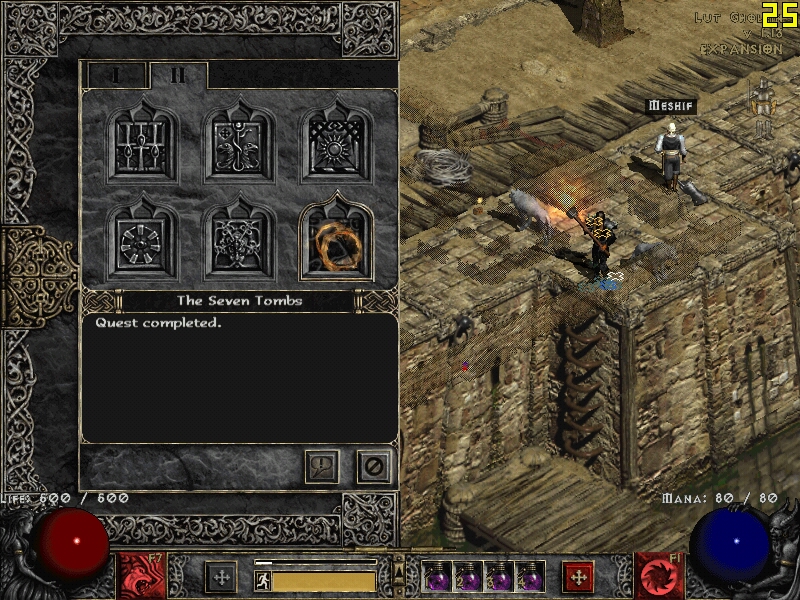Use the purple potion in belt slot 1

437,578
